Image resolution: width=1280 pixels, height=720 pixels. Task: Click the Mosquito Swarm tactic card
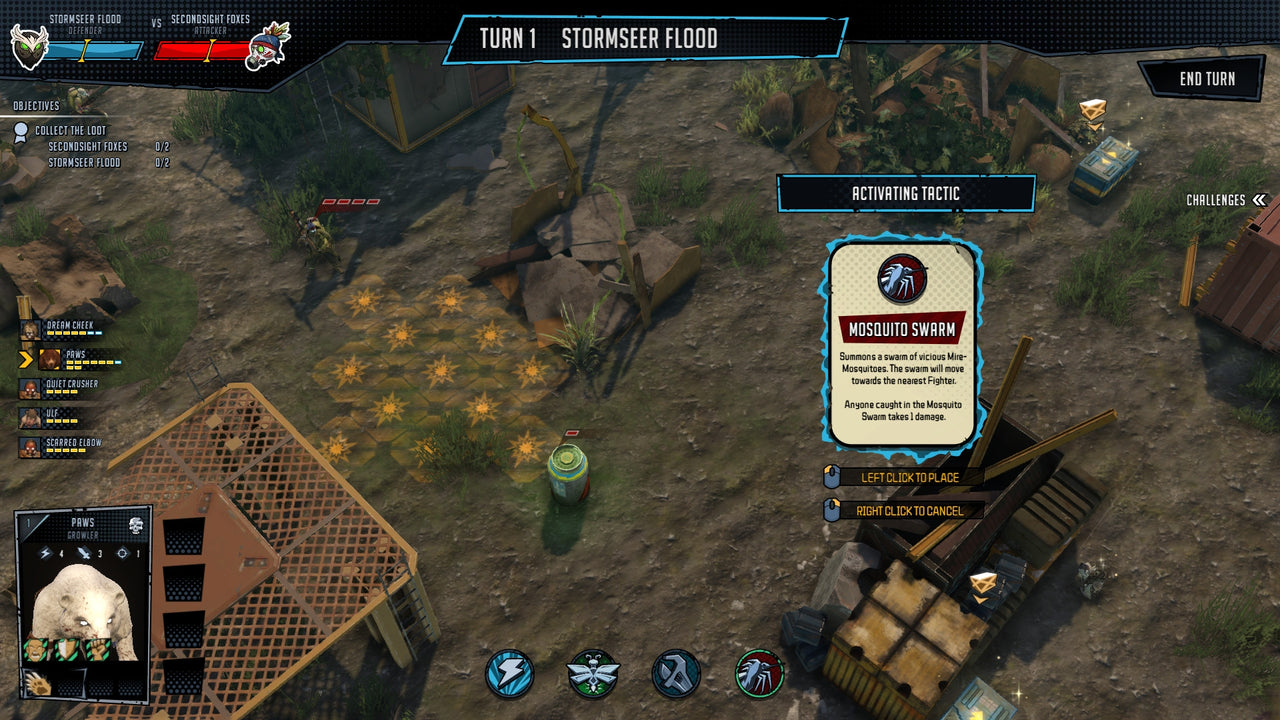(x=902, y=343)
